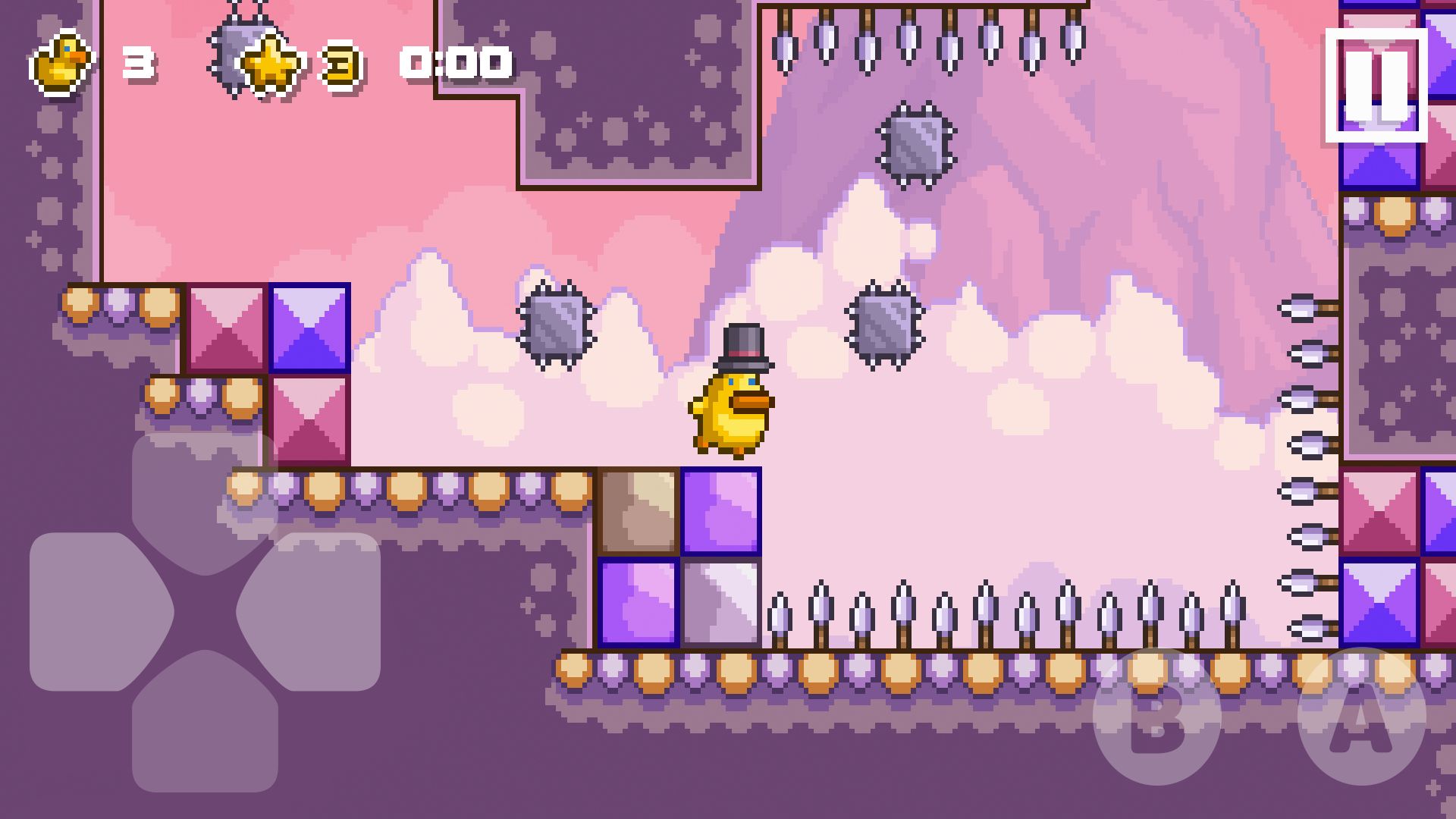1456x819 pixels.
Task: Tap the on-screen A button
Action: 1361,717
